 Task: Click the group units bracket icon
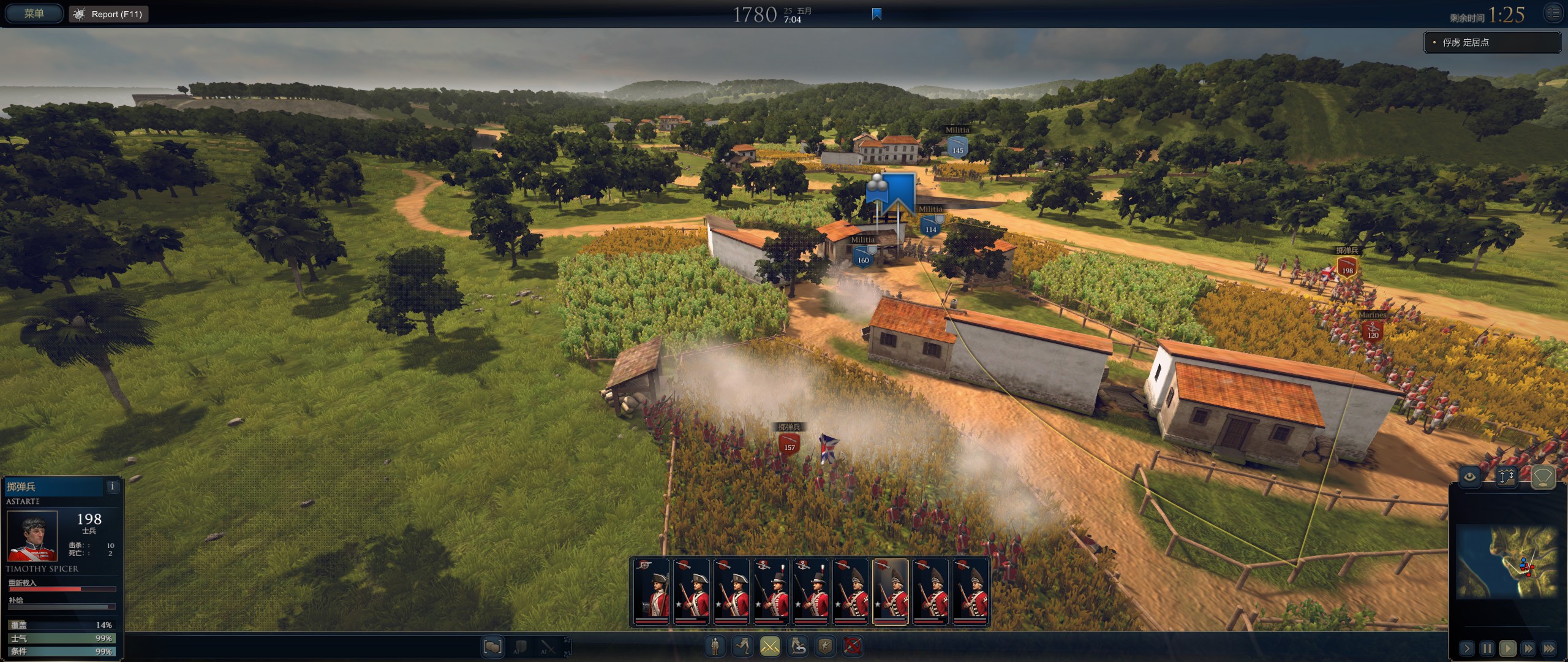click(492, 647)
